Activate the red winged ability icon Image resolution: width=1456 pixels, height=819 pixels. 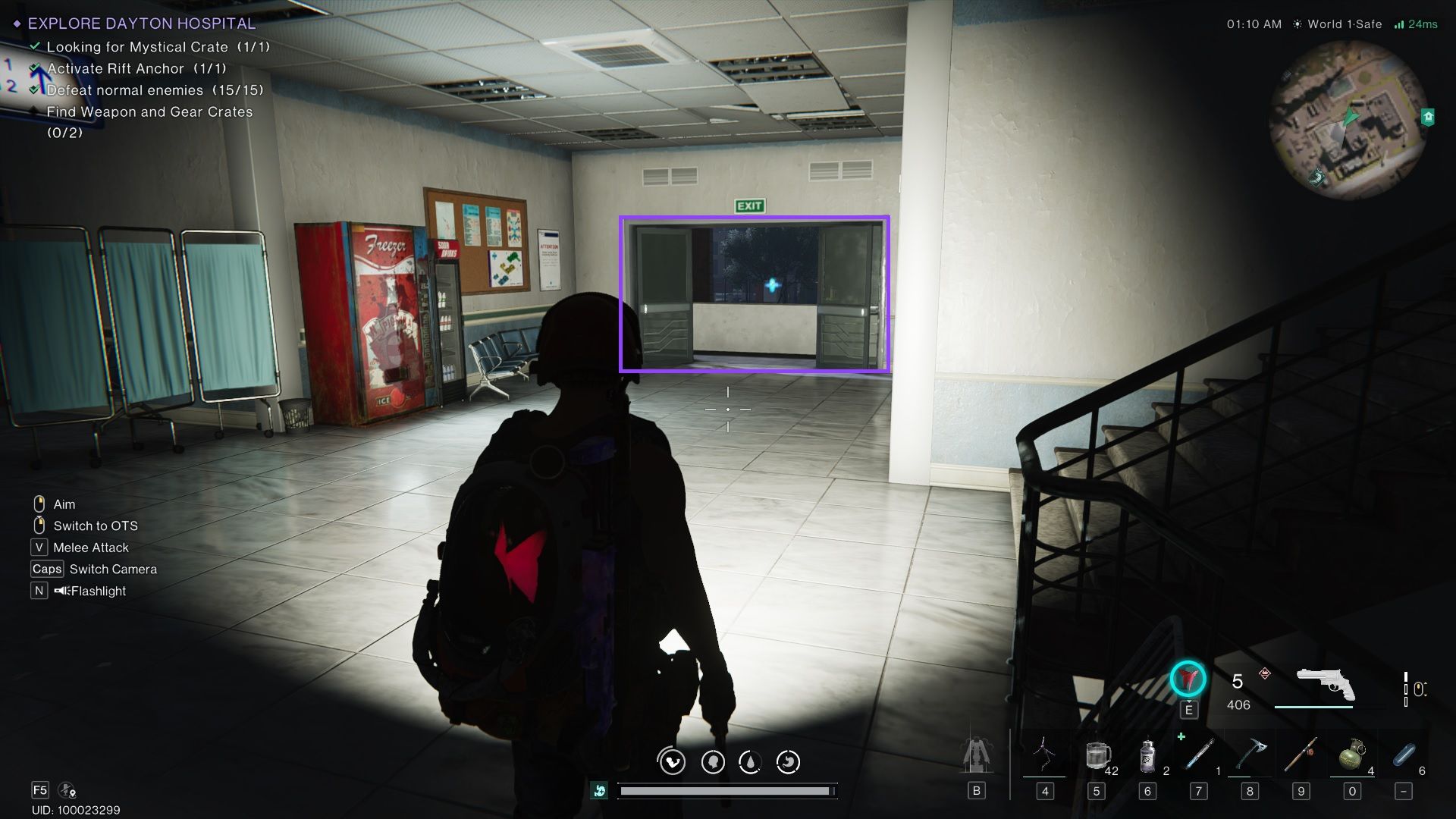pos(1188,679)
